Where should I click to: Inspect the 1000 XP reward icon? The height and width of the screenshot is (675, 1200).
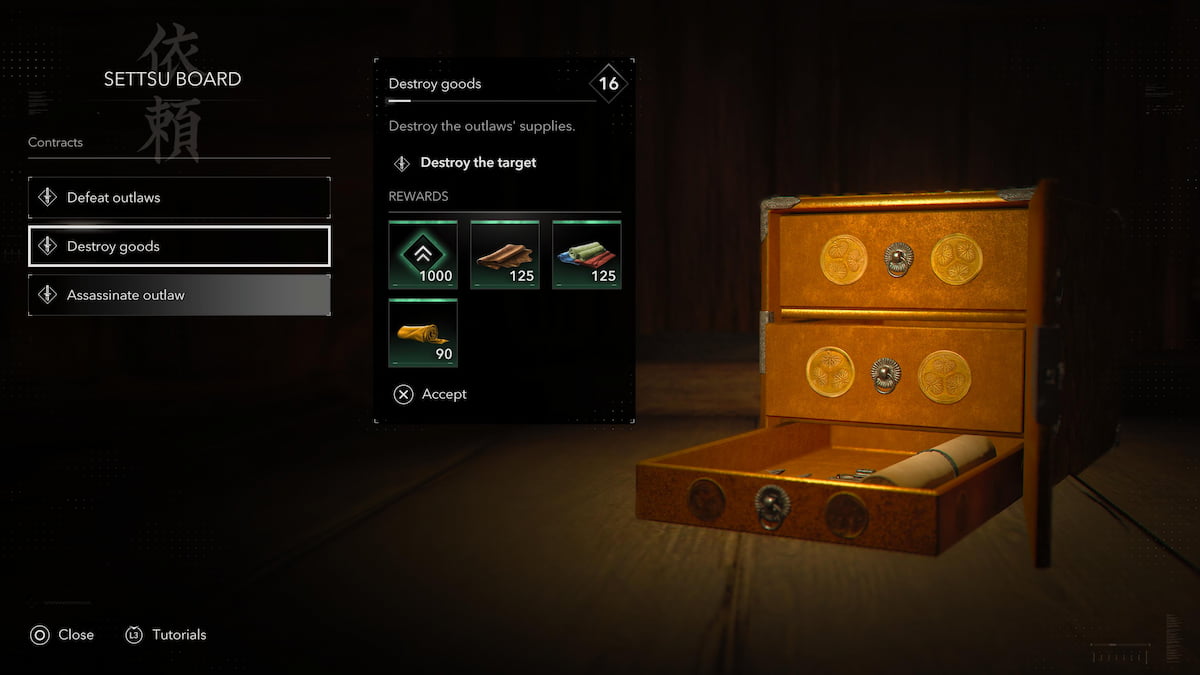click(423, 255)
